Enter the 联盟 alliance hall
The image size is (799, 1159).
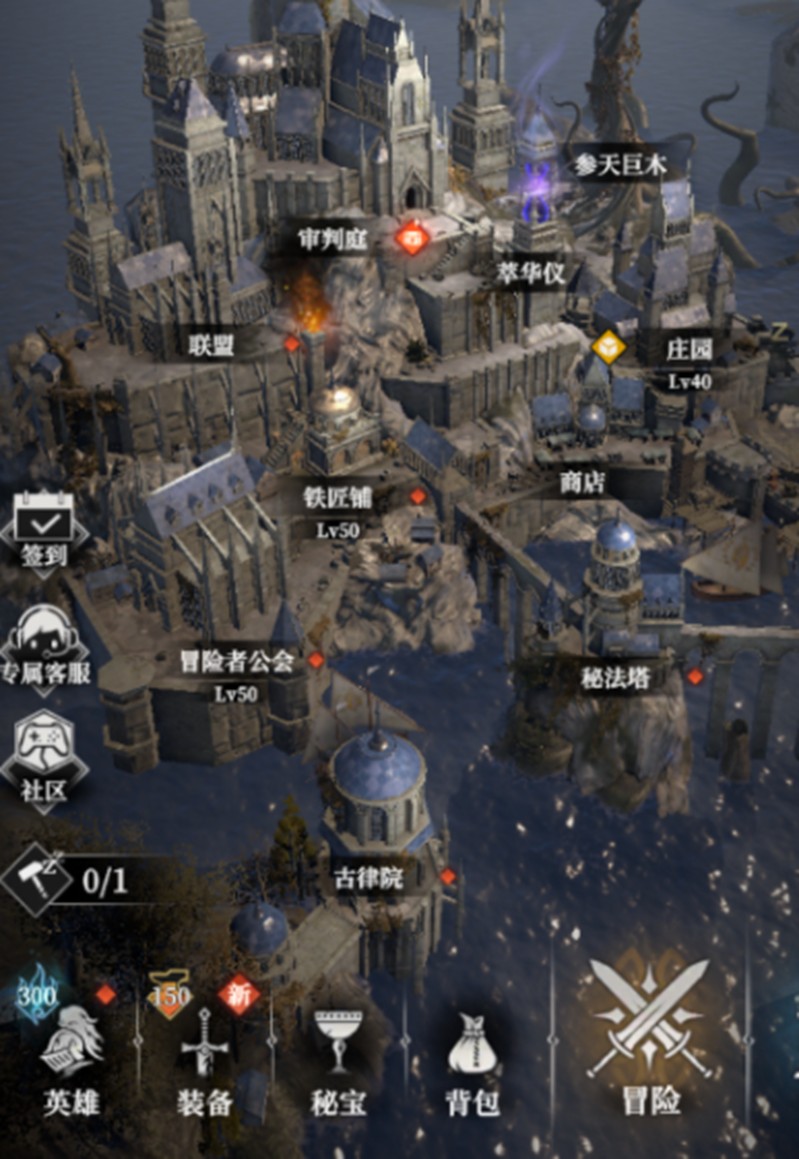[x=211, y=346]
